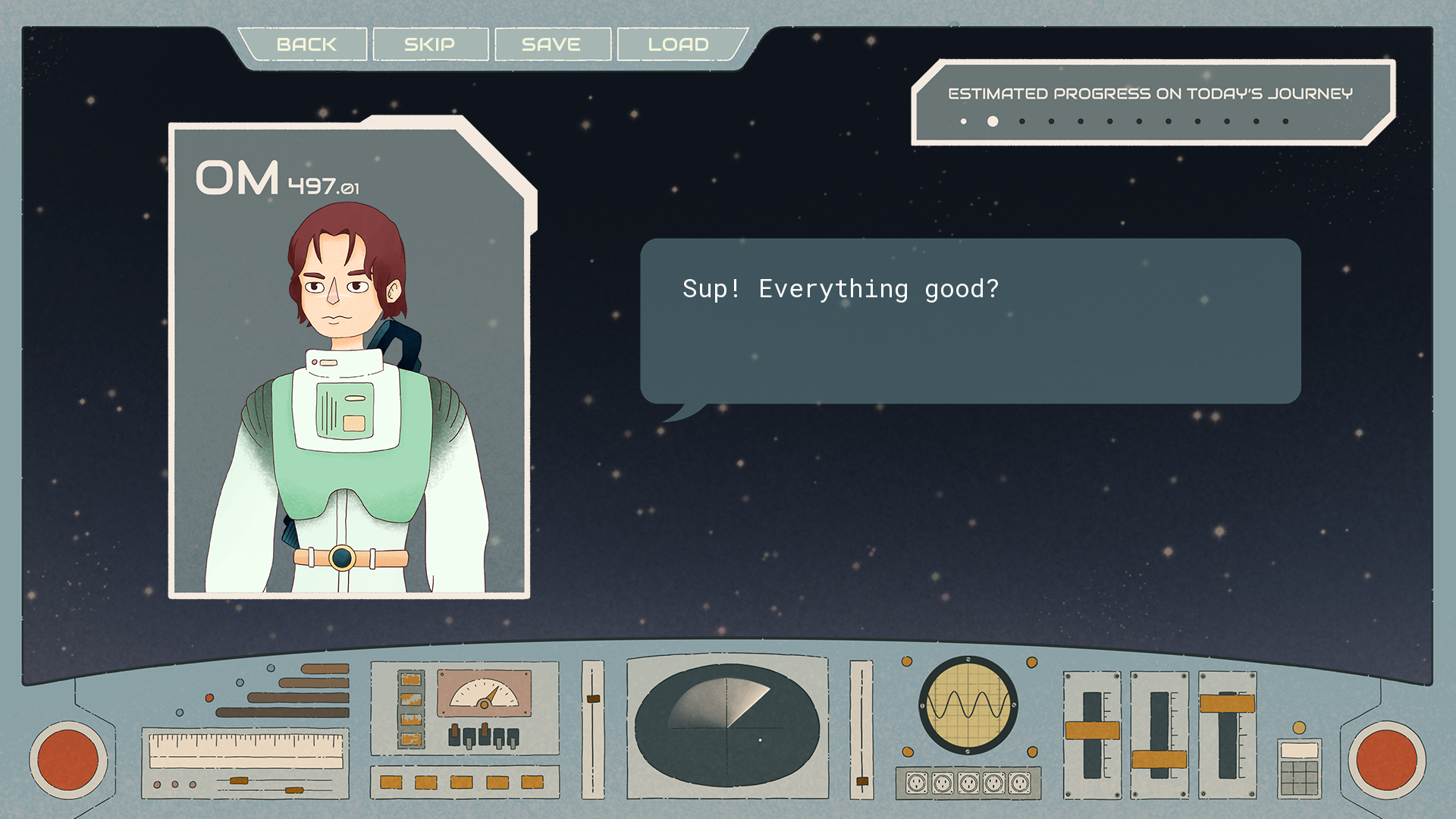Image resolution: width=1456 pixels, height=819 pixels.
Task: Open the SAVE menu
Action: (x=551, y=45)
